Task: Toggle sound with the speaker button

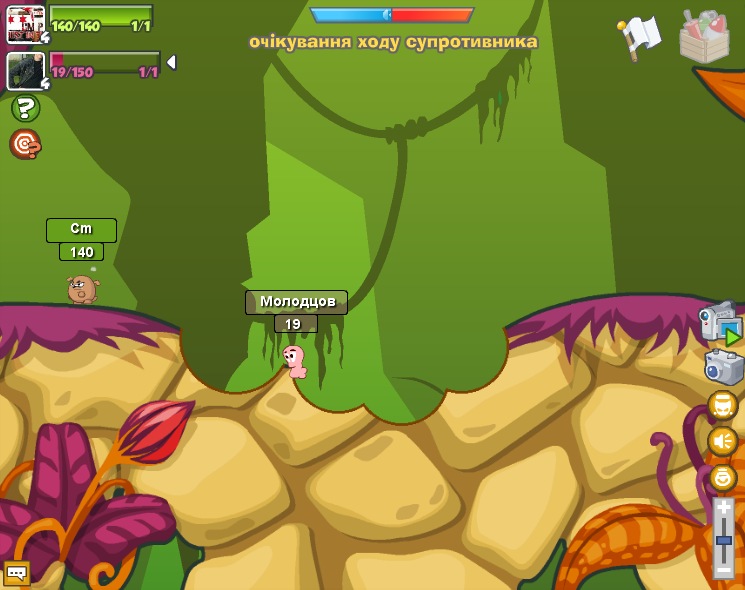Action: (x=722, y=441)
